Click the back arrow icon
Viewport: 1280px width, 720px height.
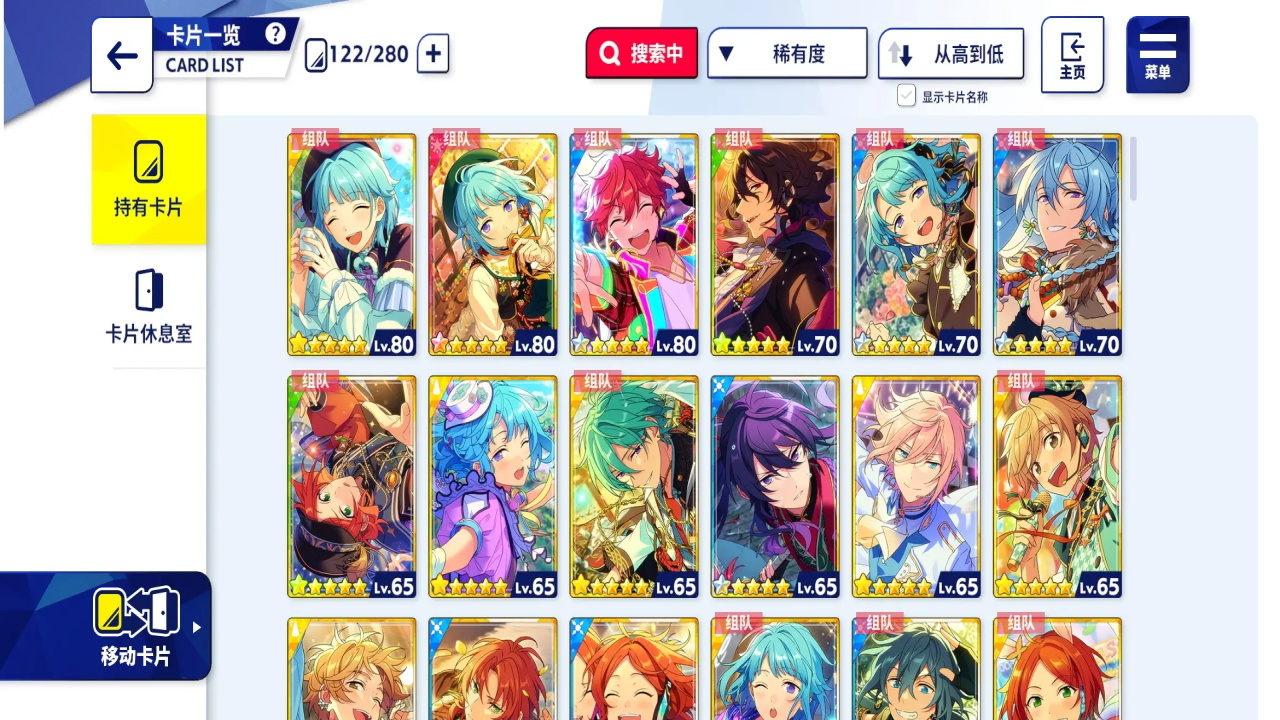[121, 55]
